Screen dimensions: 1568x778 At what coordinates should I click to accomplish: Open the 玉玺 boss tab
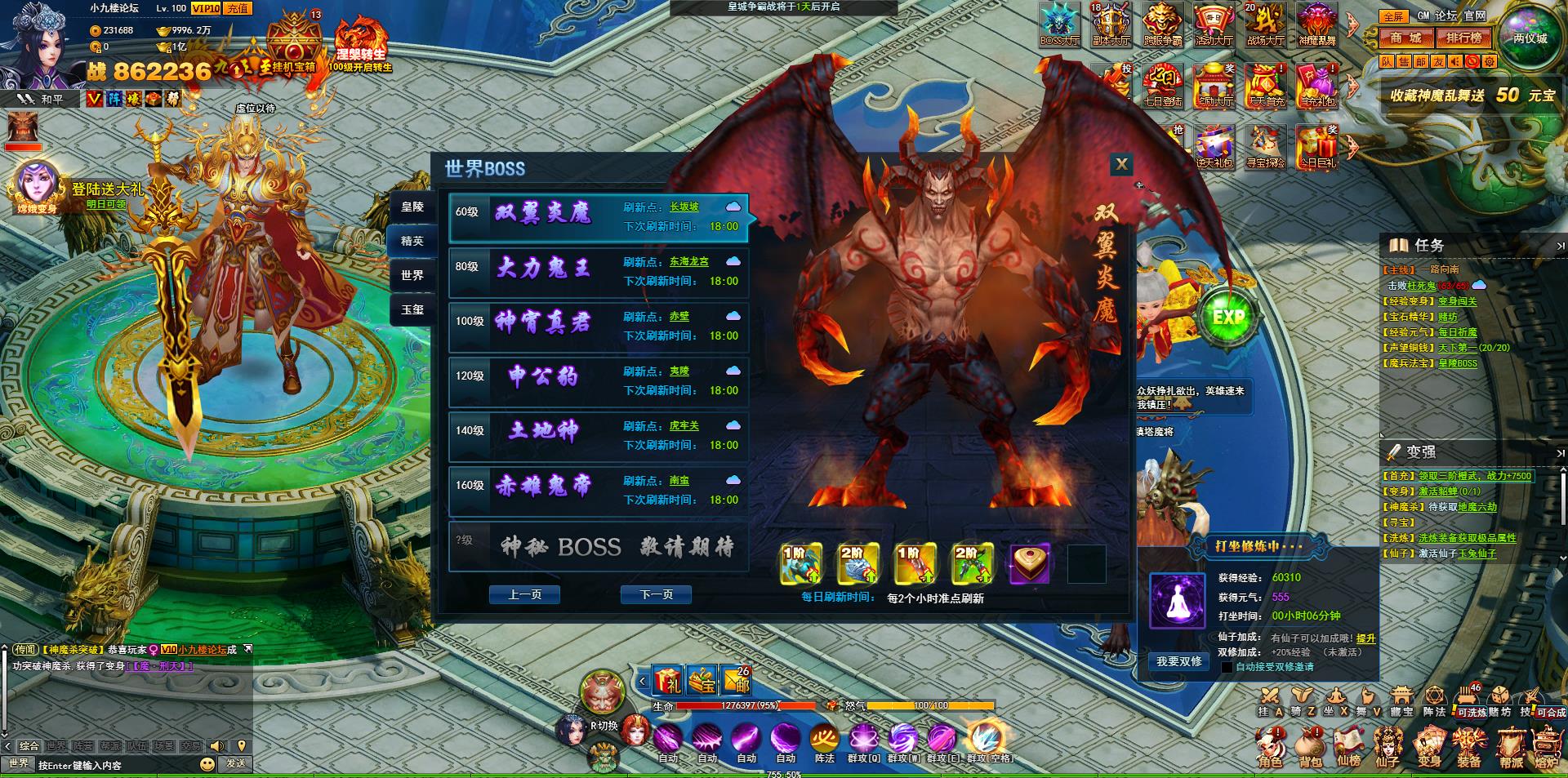point(412,309)
